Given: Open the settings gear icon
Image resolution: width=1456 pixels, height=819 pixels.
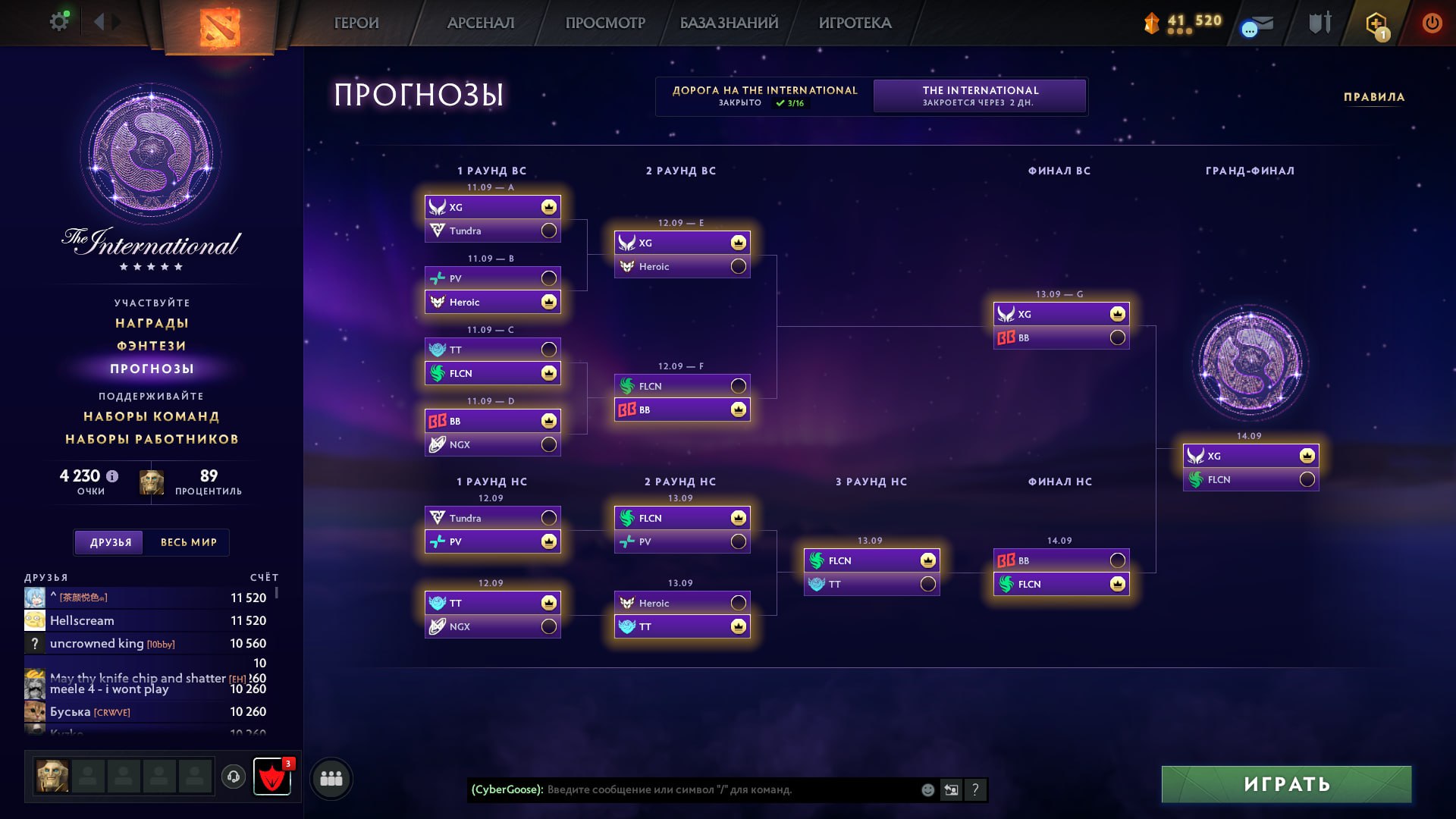Looking at the screenshot, I should coord(59,22).
